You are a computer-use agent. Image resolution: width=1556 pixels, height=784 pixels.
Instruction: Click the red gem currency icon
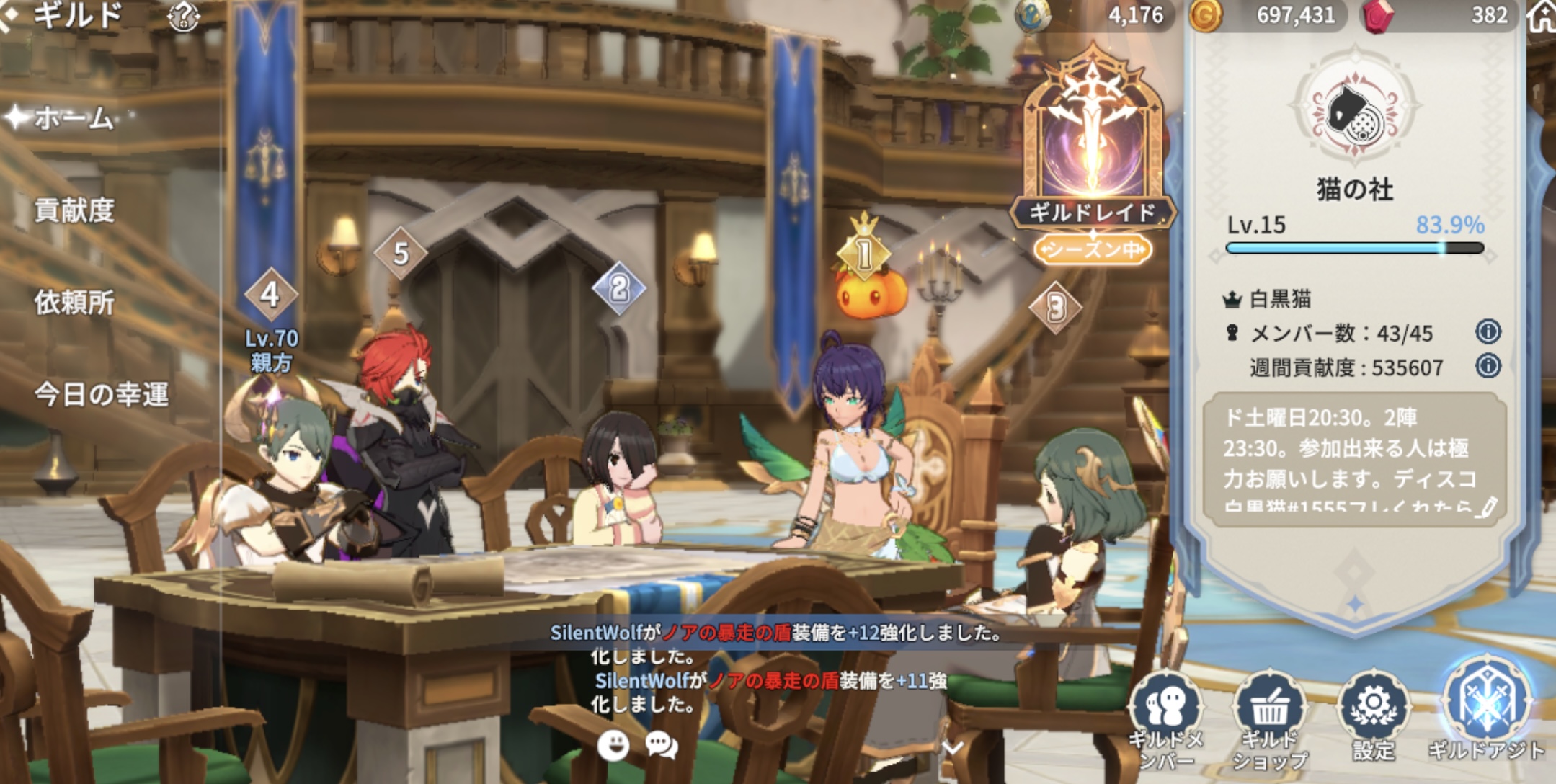coord(1377,16)
